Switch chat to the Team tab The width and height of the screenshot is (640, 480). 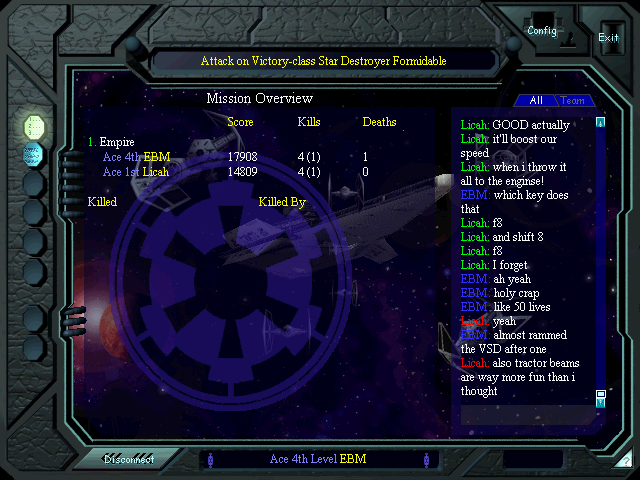pos(572,100)
